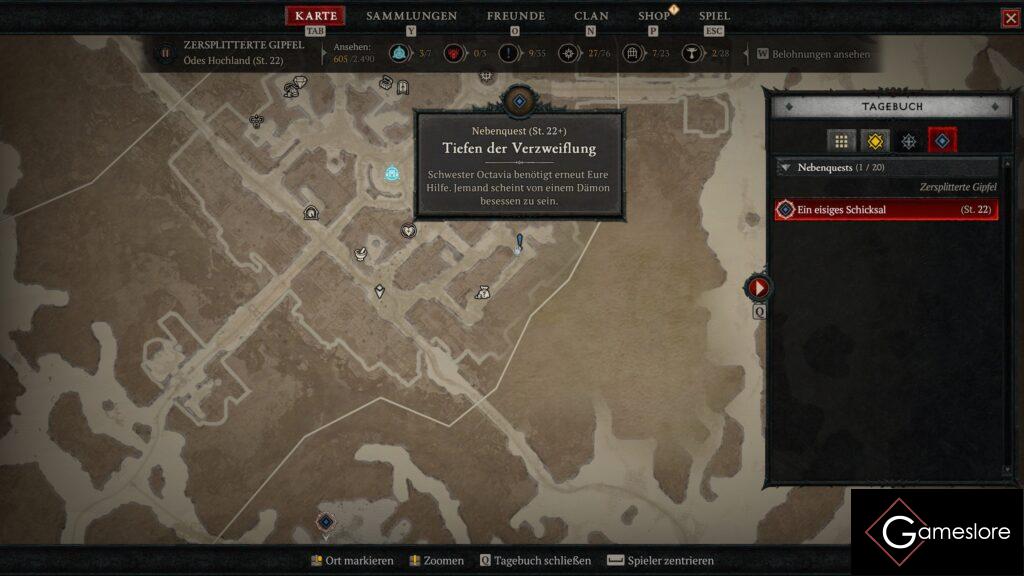1024x576 pixels.
Task: Show all journal entries with the grid filter
Action: (841, 141)
